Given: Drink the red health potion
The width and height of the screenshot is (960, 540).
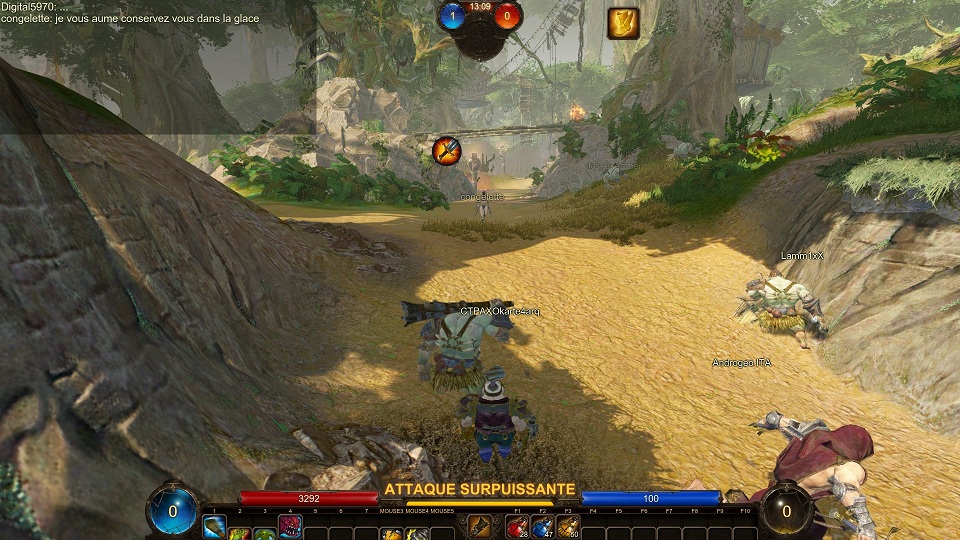Looking at the screenshot, I should [518, 527].
